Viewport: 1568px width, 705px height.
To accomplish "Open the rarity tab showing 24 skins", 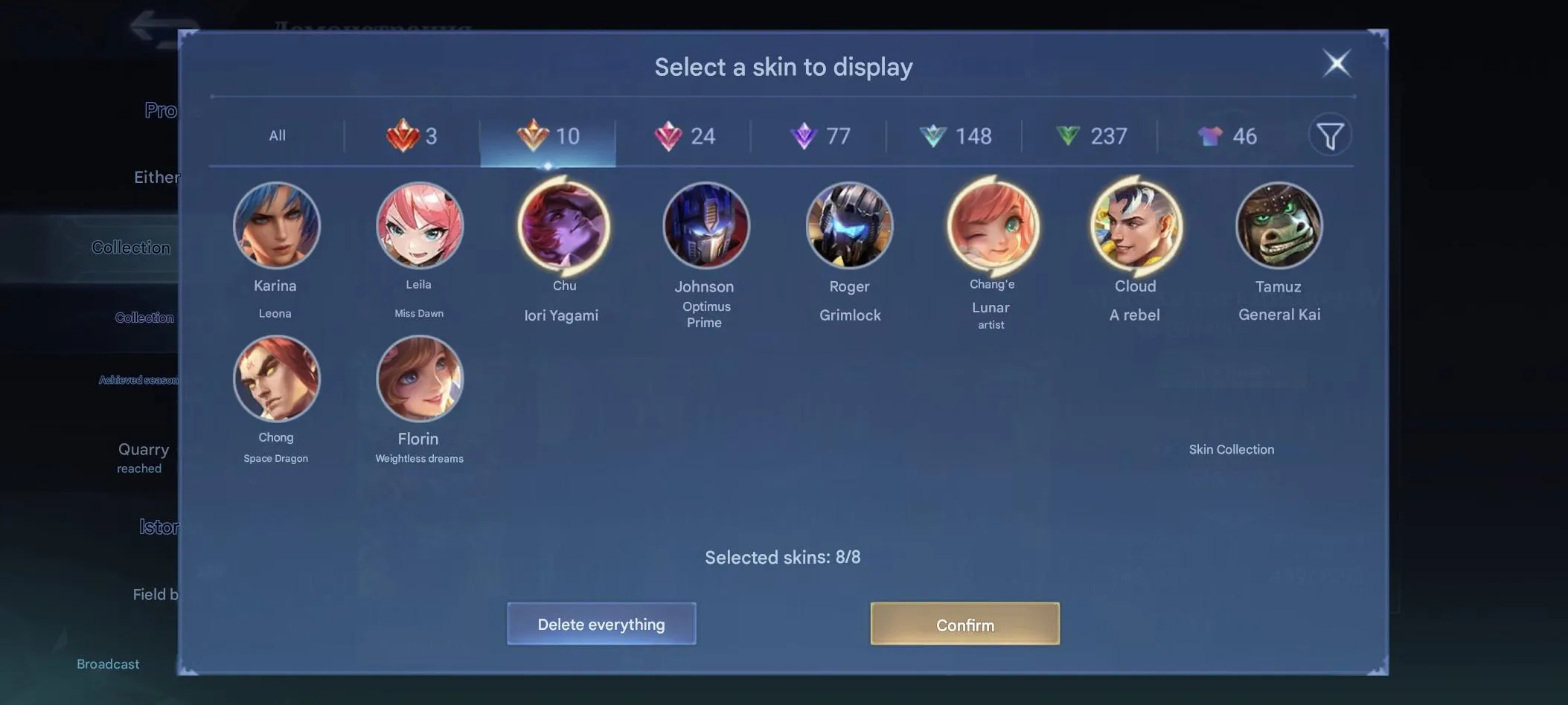I will tap(685, 136).
